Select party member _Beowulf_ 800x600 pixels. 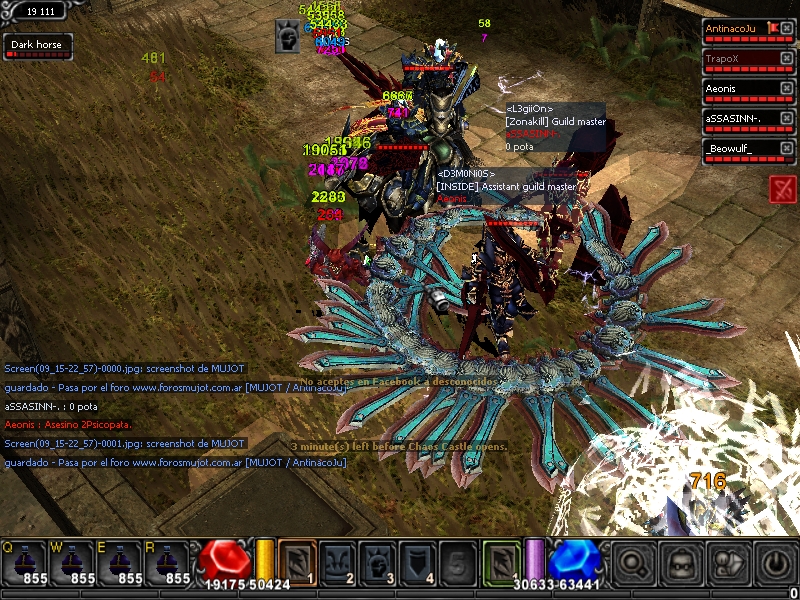pyautogui.click(x=740, y=148)
